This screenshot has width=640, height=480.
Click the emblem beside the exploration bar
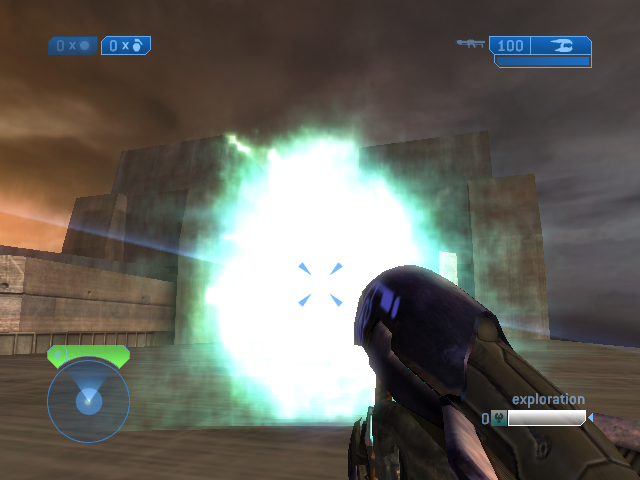[x=498, y=419]
